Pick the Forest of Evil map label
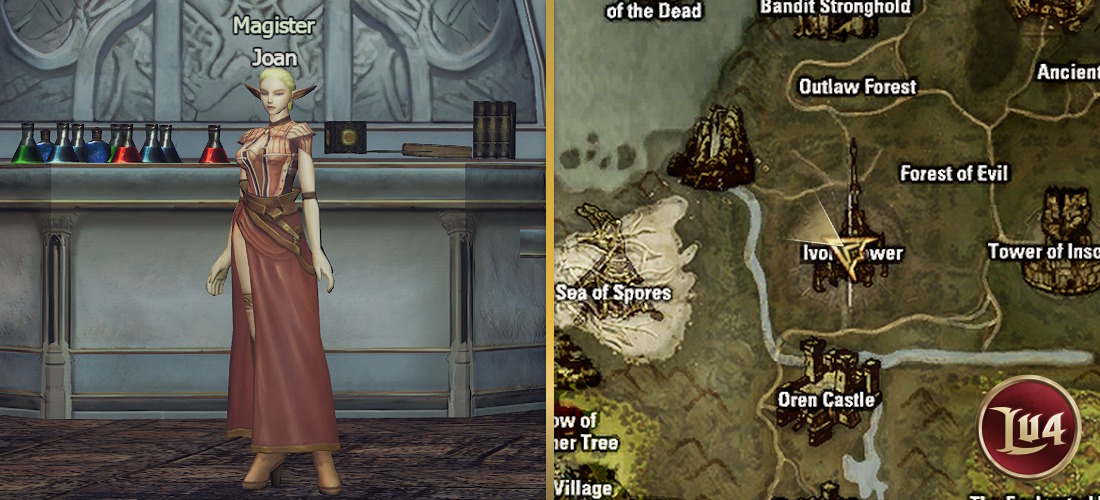The image size is (1100, 500). [x=954, y=173]
